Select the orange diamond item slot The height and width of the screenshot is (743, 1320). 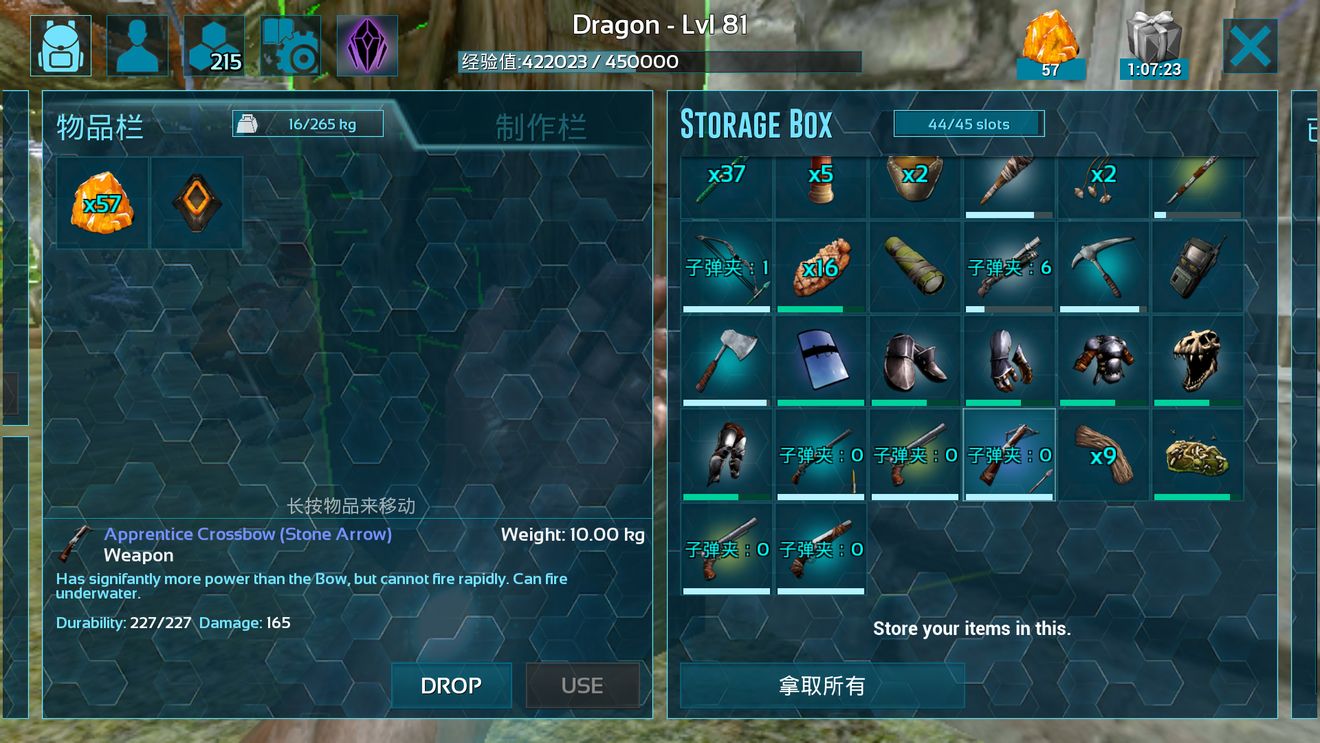point(196,203)
